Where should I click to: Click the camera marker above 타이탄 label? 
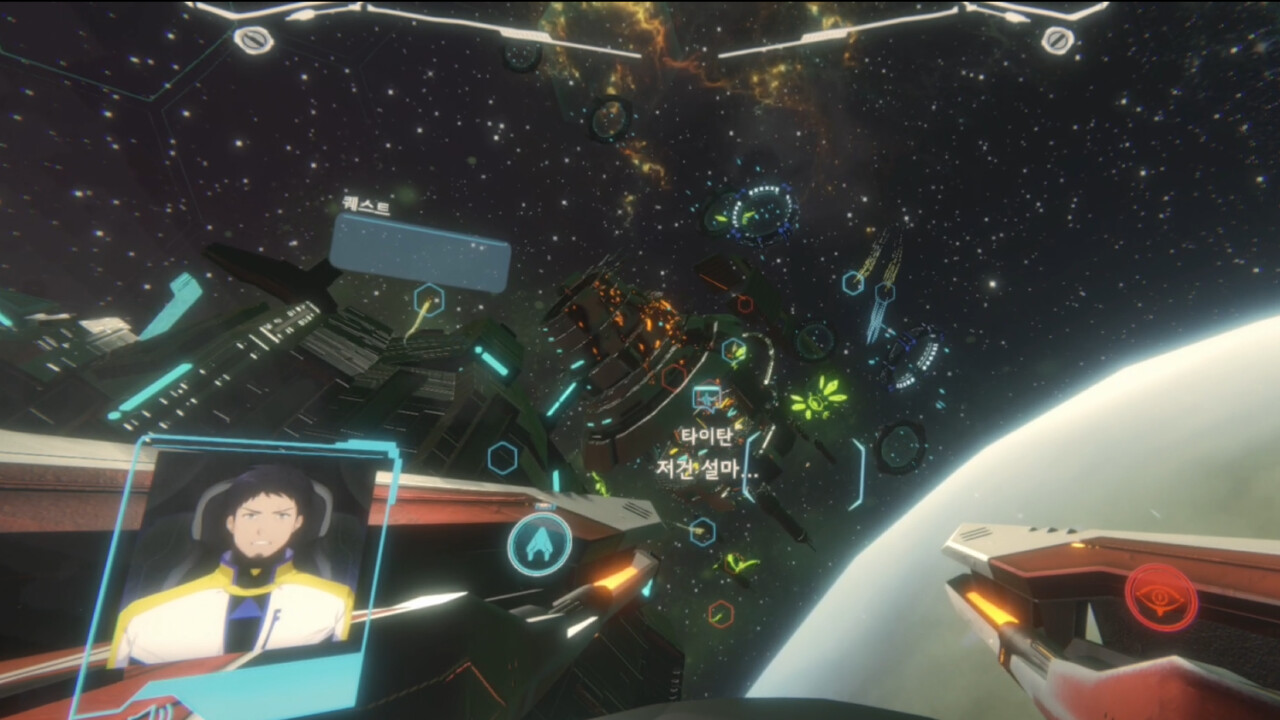[x=709, y=395]
